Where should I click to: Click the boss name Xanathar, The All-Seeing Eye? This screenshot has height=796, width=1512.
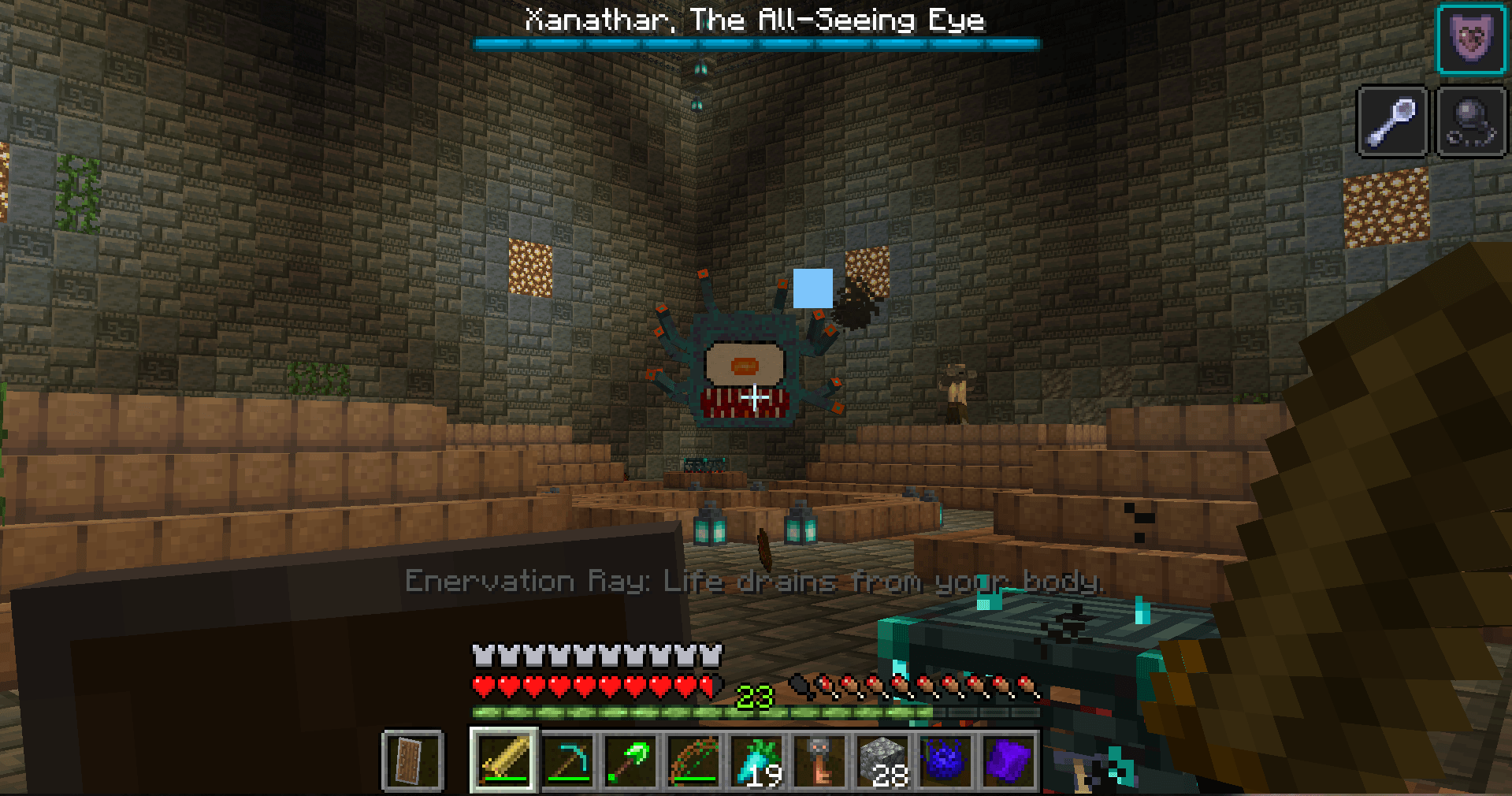(754, 20)
